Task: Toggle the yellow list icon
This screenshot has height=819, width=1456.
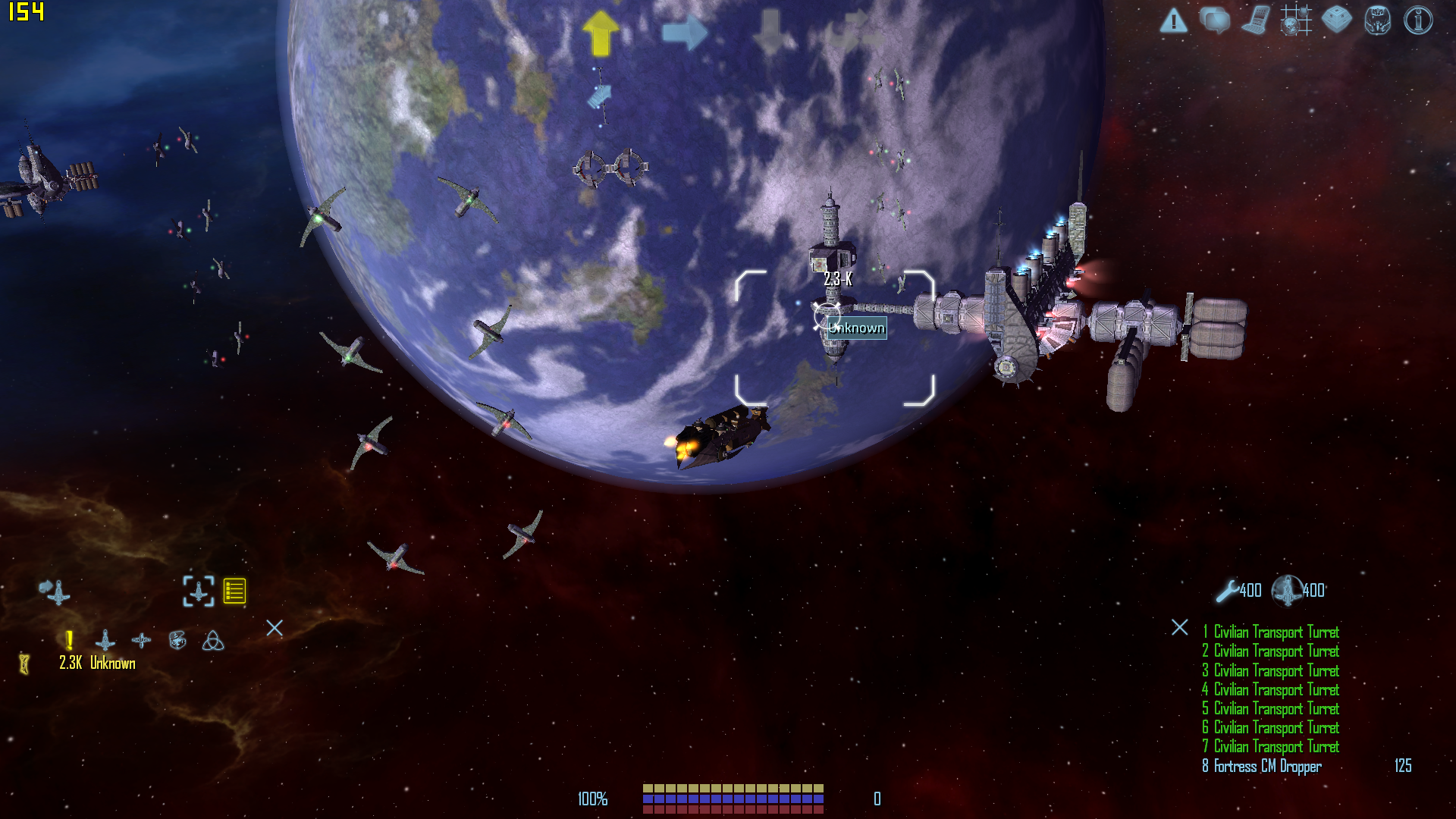Action: tap(234, 591)
